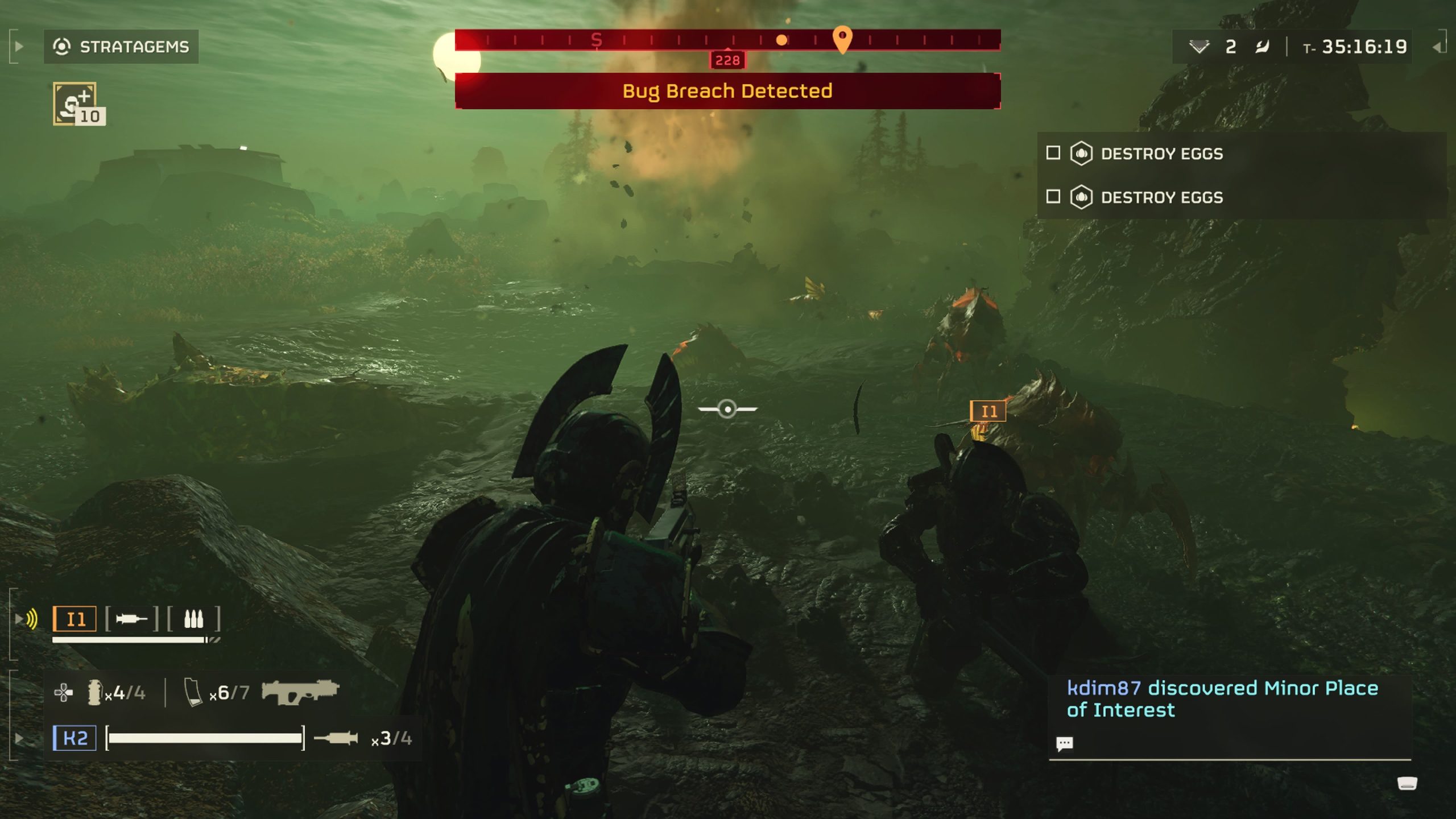Select the Reinforce stratagem icon
The width and height of the screenshot is (1456, 819).
[75, 103]
